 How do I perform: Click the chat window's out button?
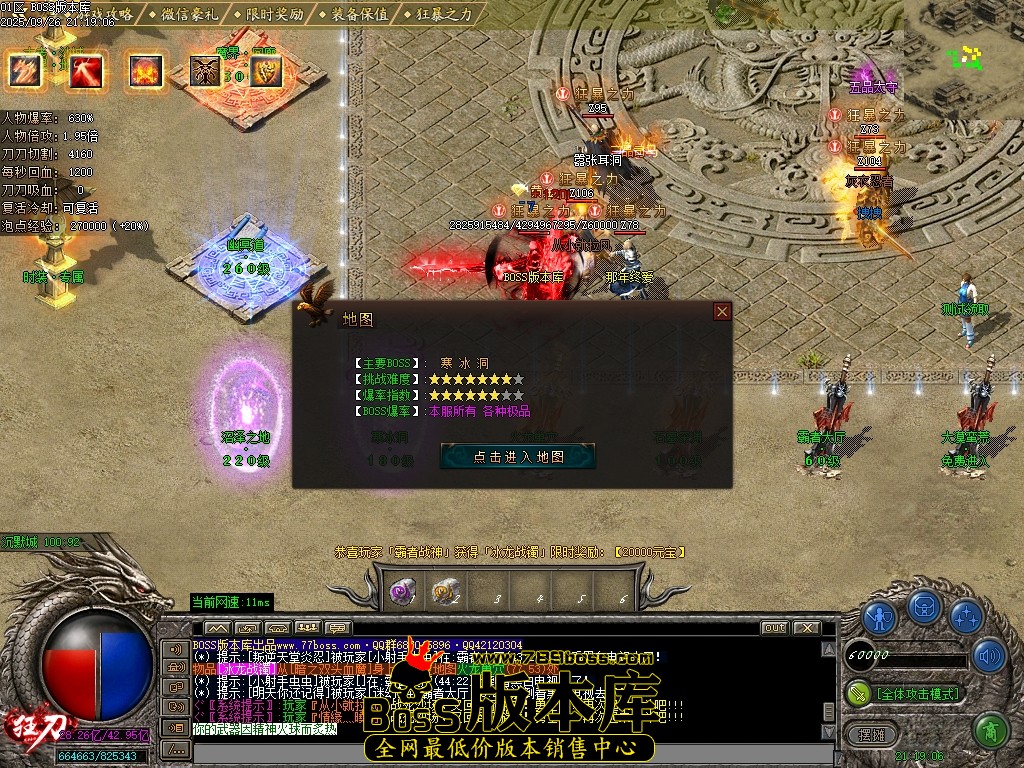coord(774,628)
